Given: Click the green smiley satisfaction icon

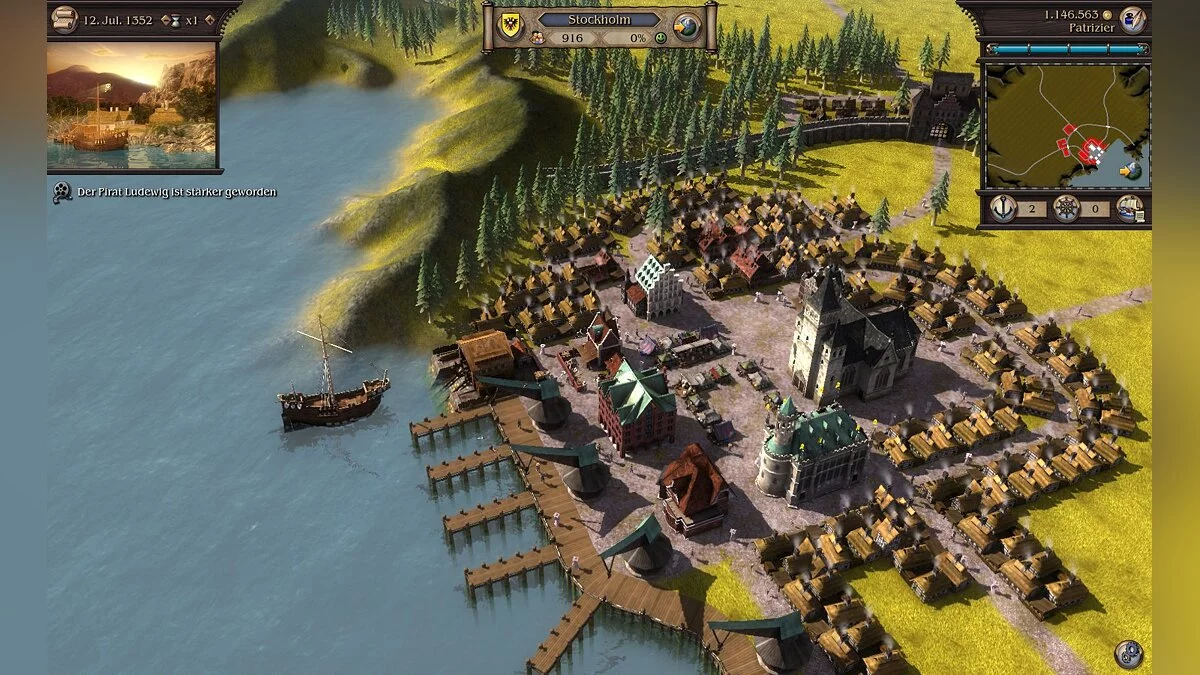Looking at the screenshot, I should pos(659,38).
